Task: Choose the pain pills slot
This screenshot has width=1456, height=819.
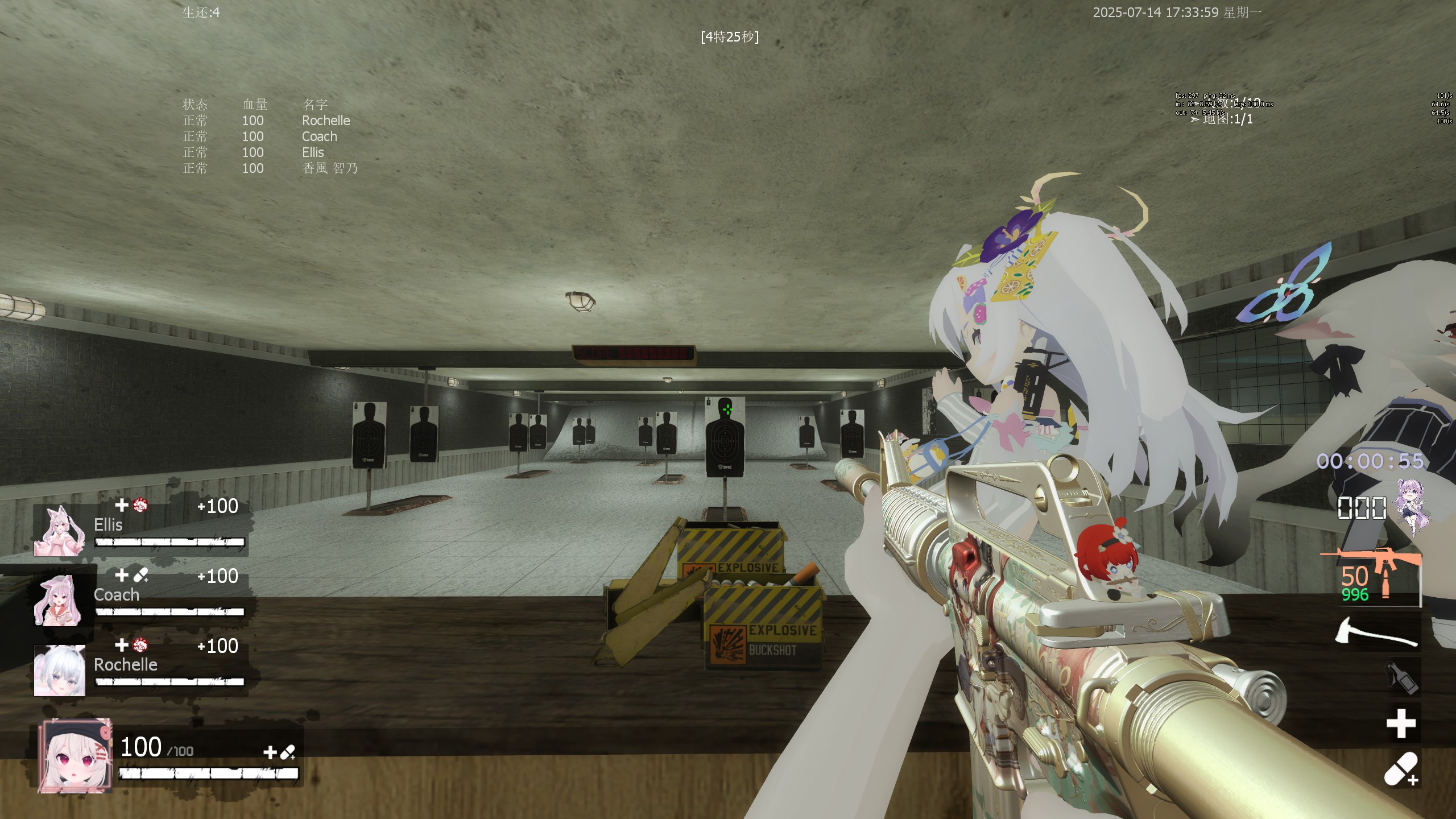Action: pos(1401,768)
